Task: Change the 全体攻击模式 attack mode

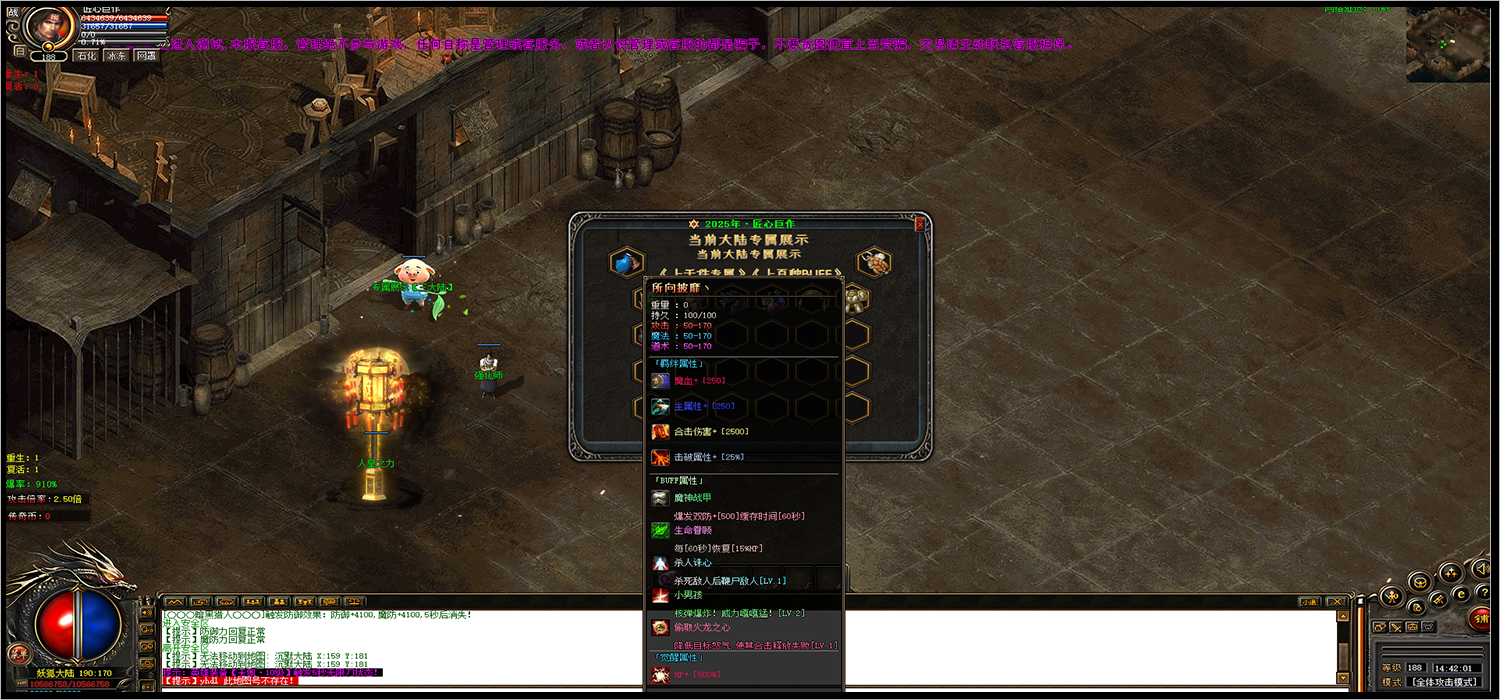Action: (1446, 681)
